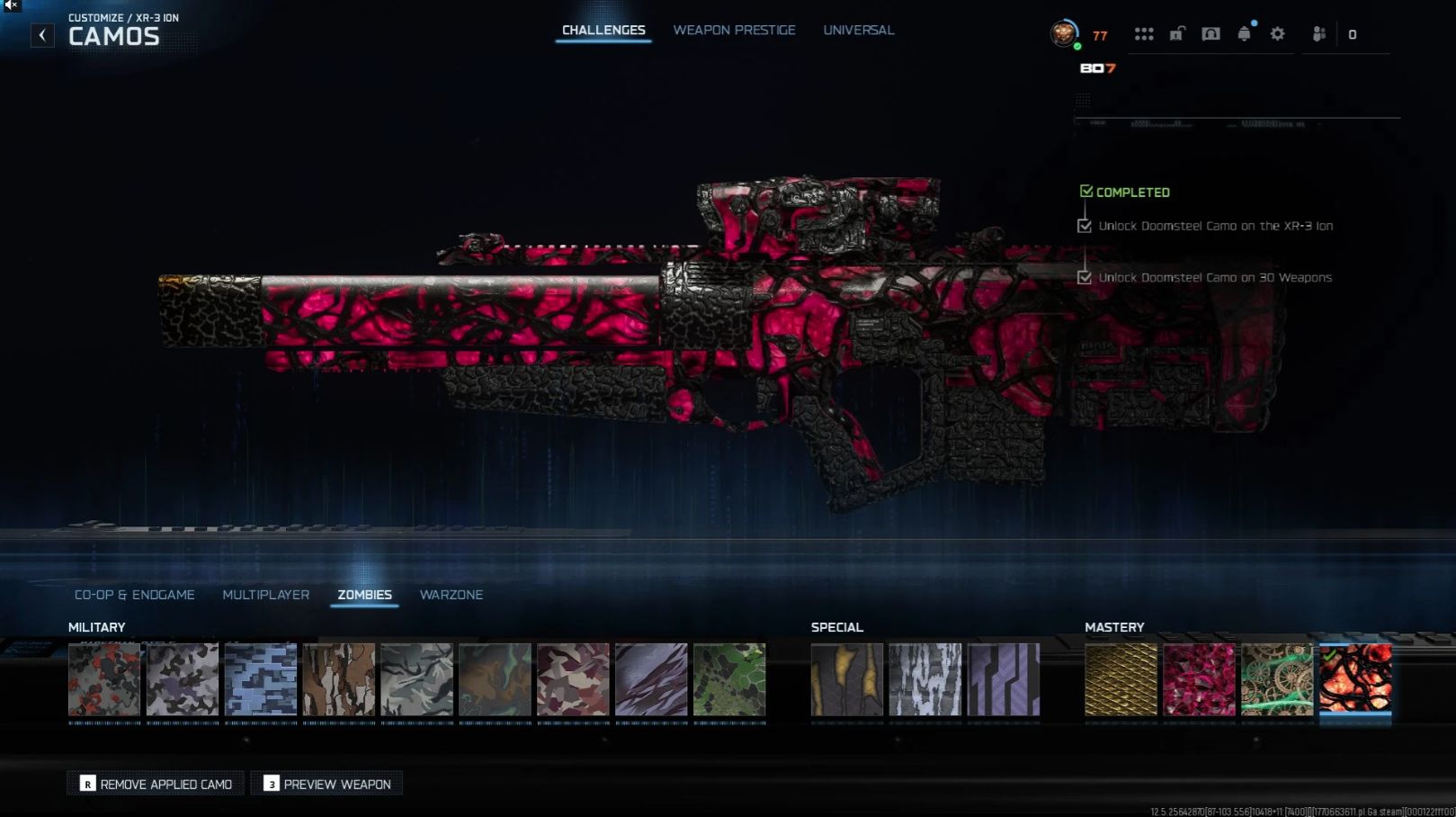
Task: Switch to the Weapon Prestige tab
Action: [x=734, y=31]
